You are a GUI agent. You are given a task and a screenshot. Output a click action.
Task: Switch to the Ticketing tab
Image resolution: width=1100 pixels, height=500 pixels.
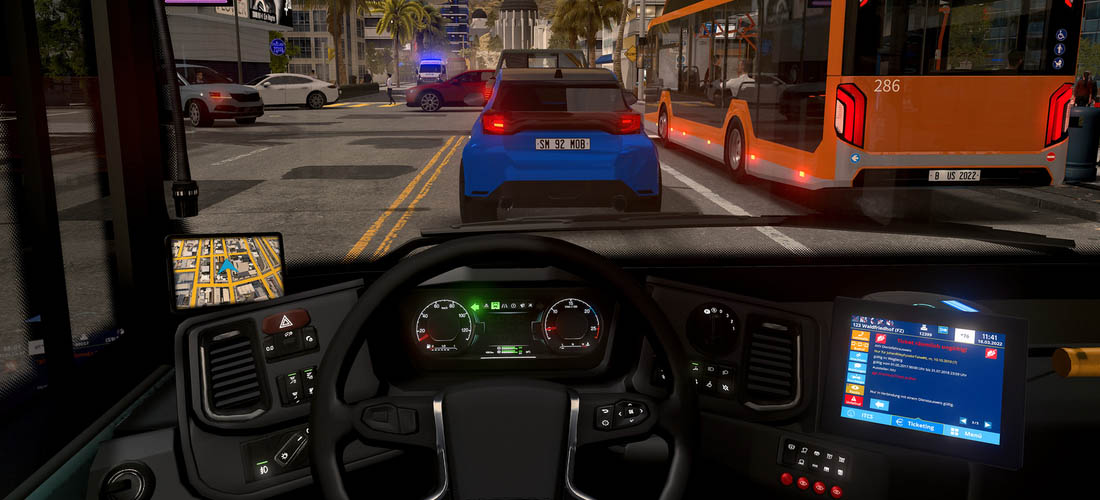coord(919,426)
